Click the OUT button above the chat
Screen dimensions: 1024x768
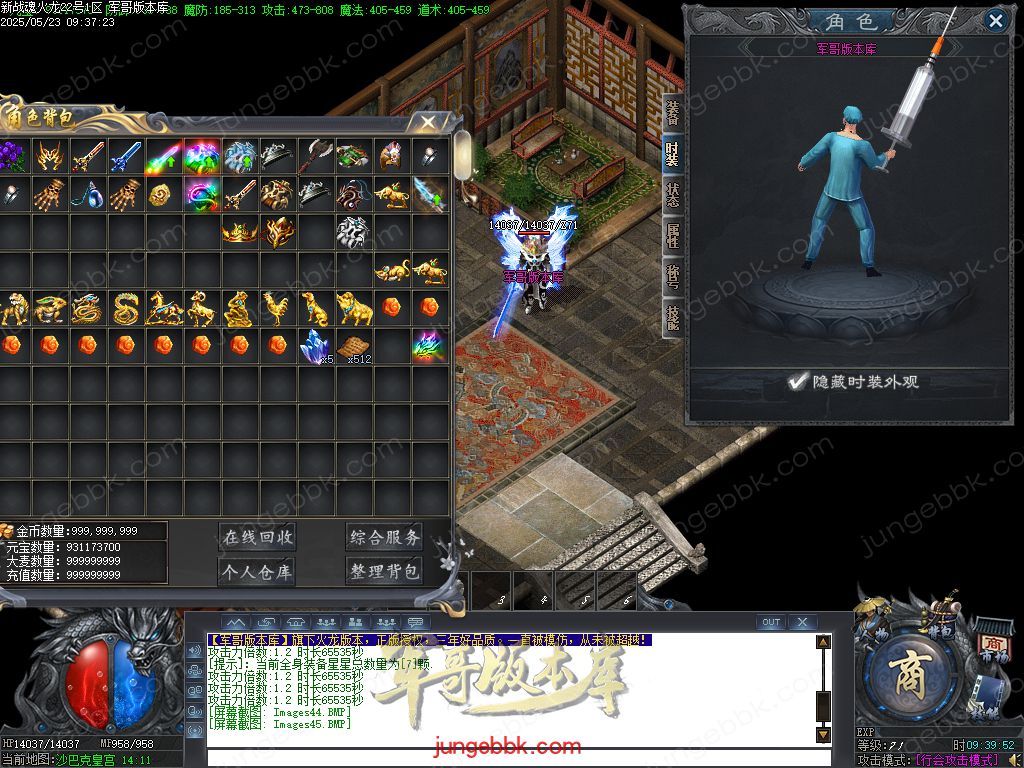tap(770, 622)
